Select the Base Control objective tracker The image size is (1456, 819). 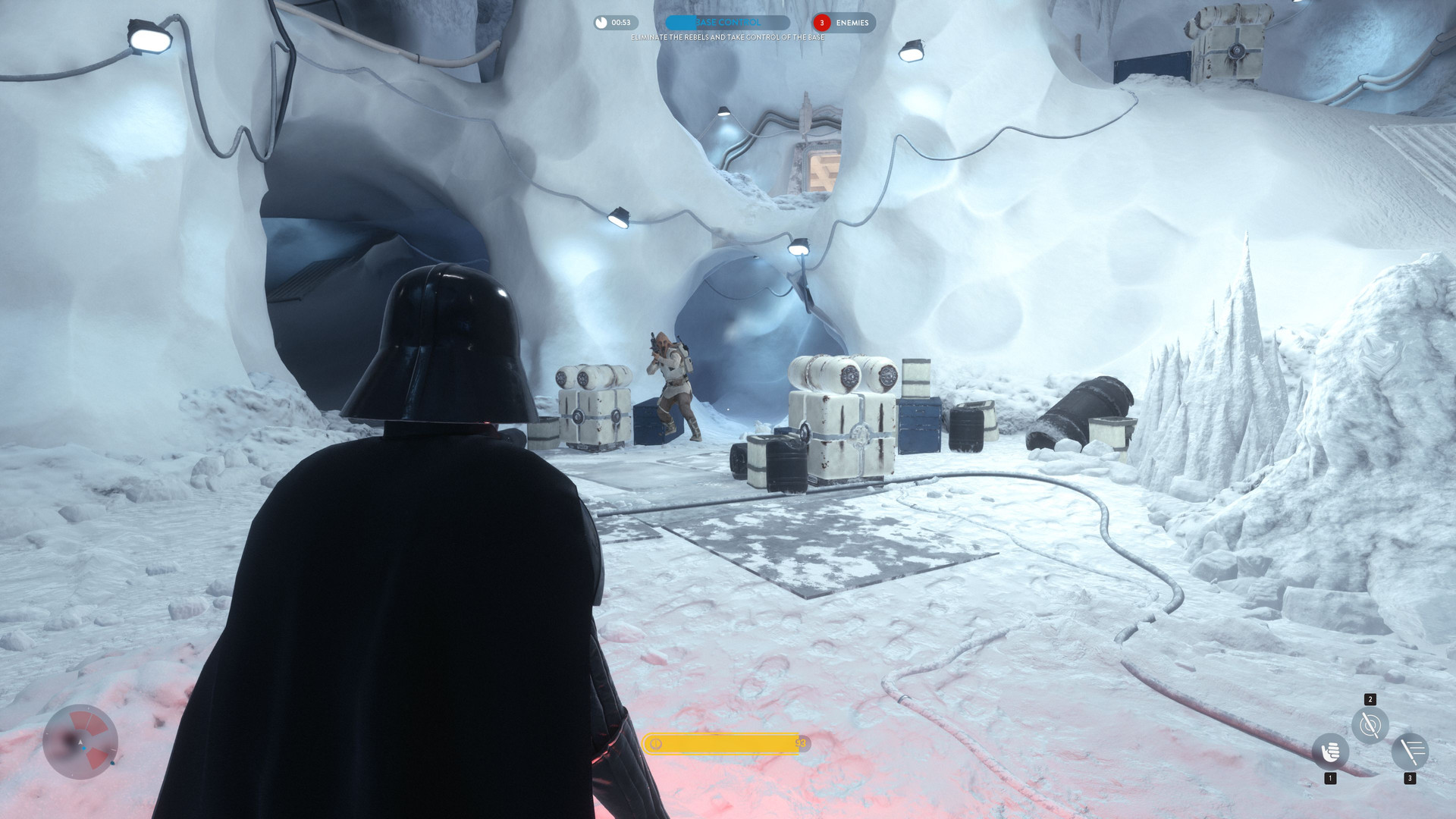(x=727, y=23)
